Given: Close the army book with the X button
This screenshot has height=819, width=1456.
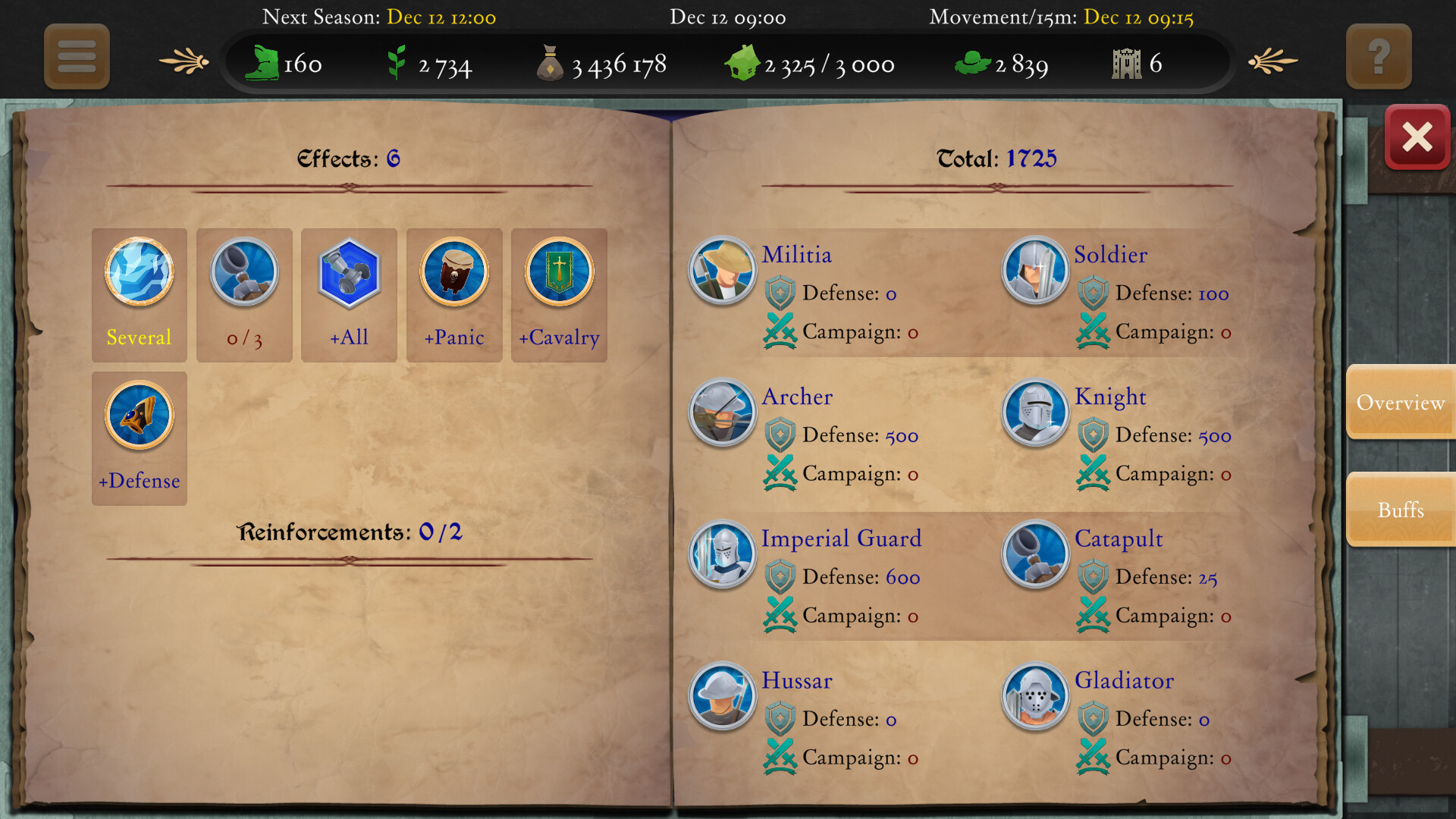Looking at the screenshot, I should click(1417, 137).
